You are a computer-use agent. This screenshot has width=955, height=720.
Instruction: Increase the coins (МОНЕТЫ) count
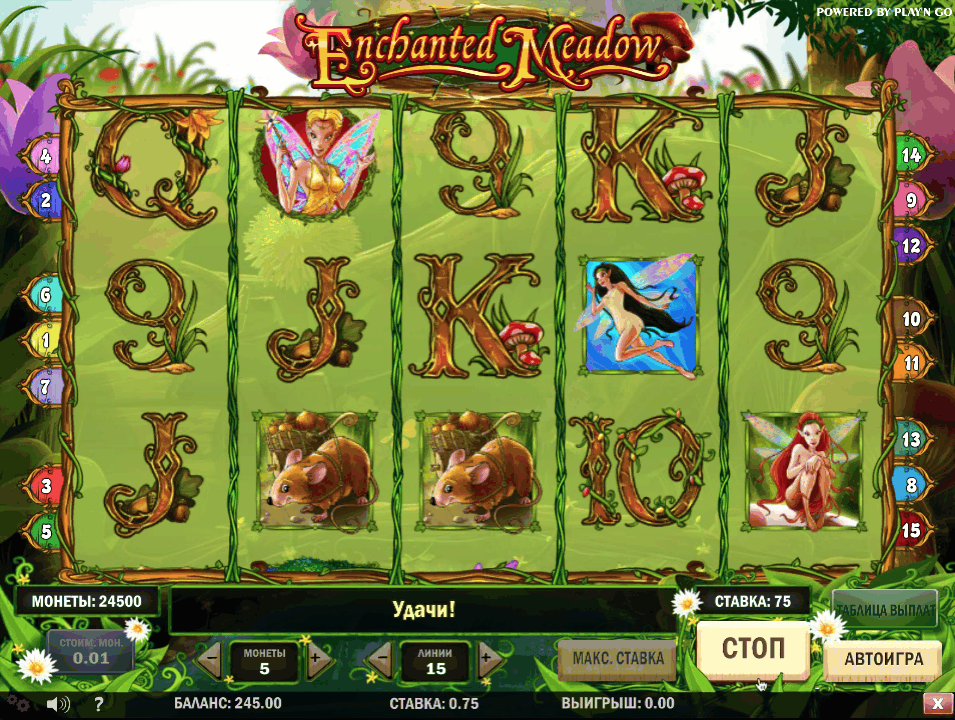point(315,659)
